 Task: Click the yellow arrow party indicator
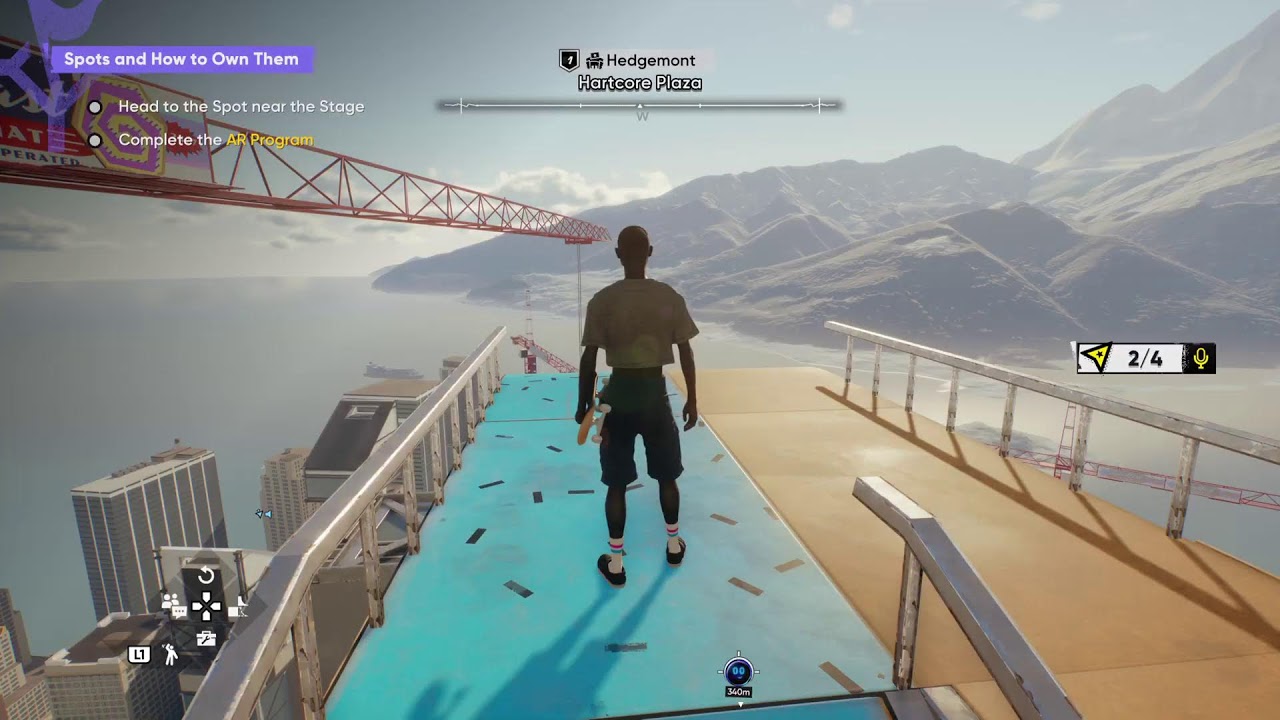pos(1097,358)
